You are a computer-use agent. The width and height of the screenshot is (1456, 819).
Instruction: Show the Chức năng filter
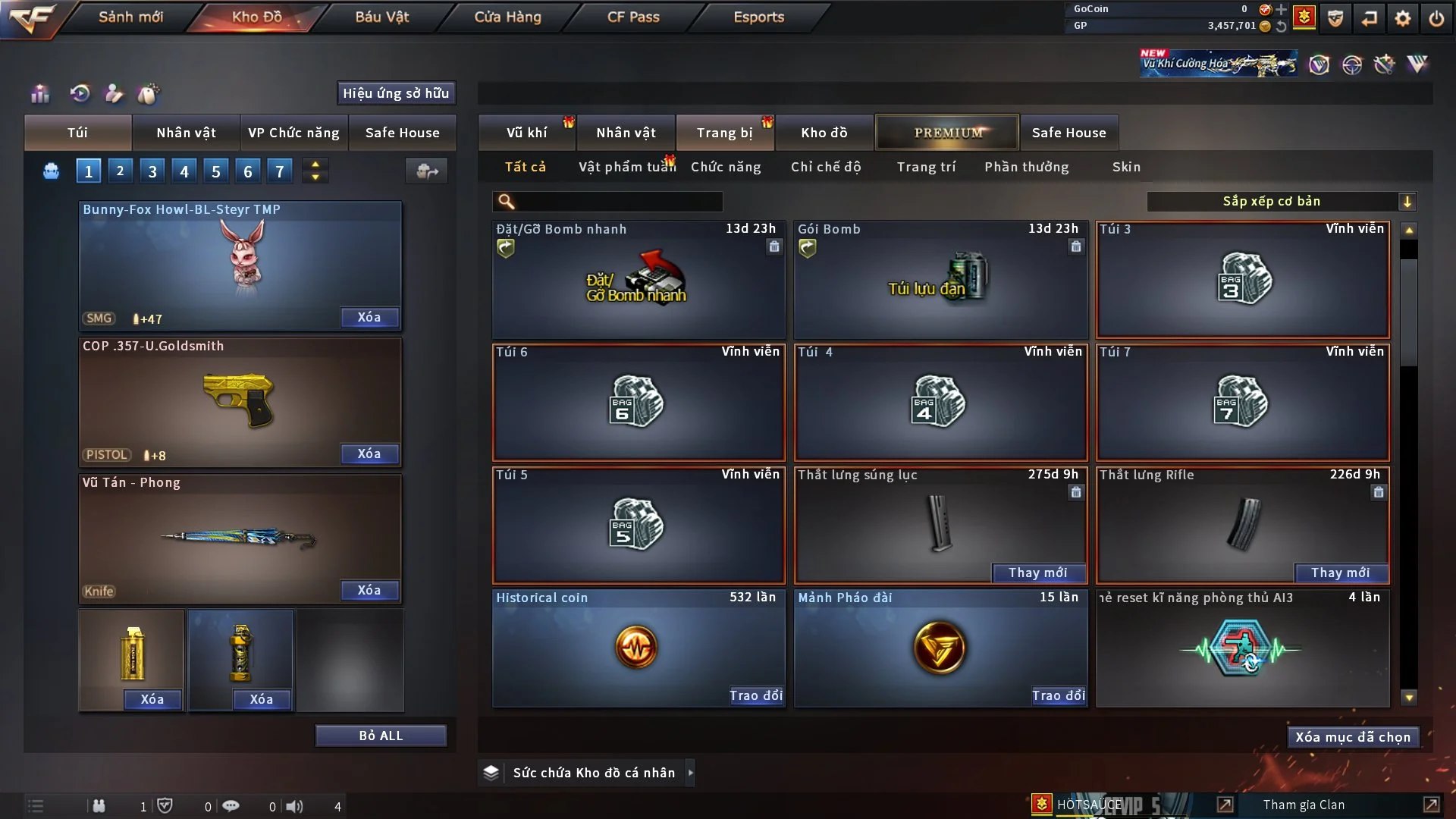click(726, 167)
